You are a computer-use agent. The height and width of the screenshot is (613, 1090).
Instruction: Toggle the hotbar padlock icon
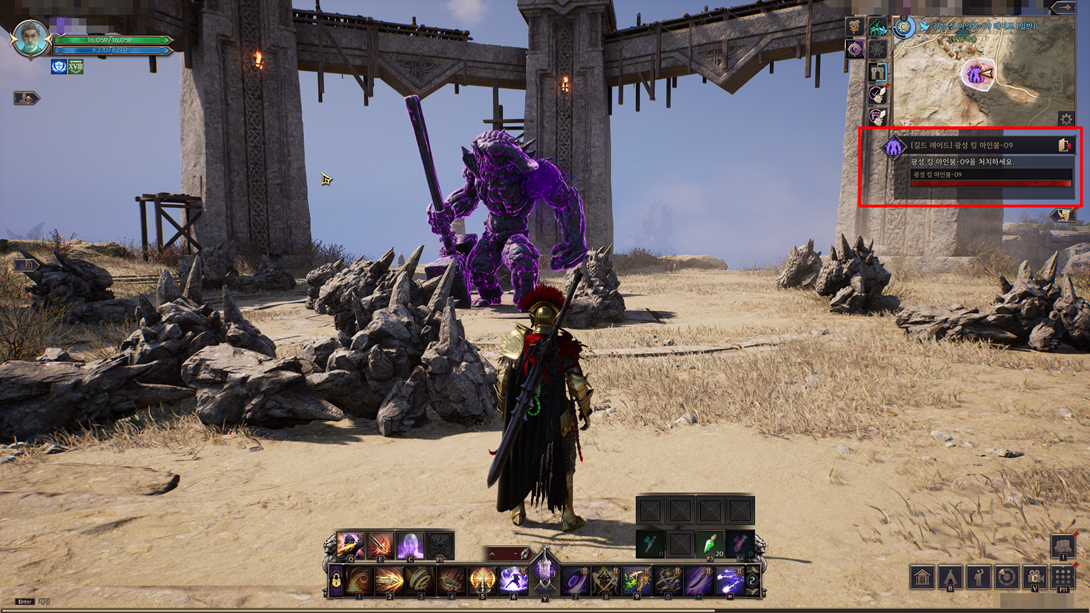(x=337, y=581)
